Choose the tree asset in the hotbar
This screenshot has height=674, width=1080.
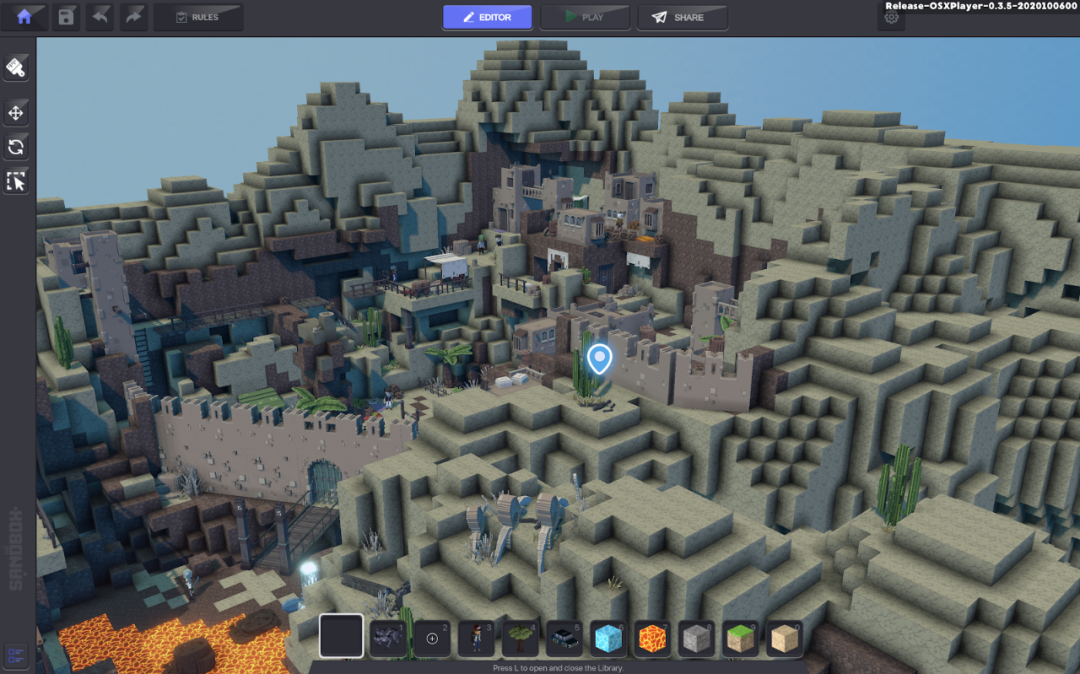point(519,637)
